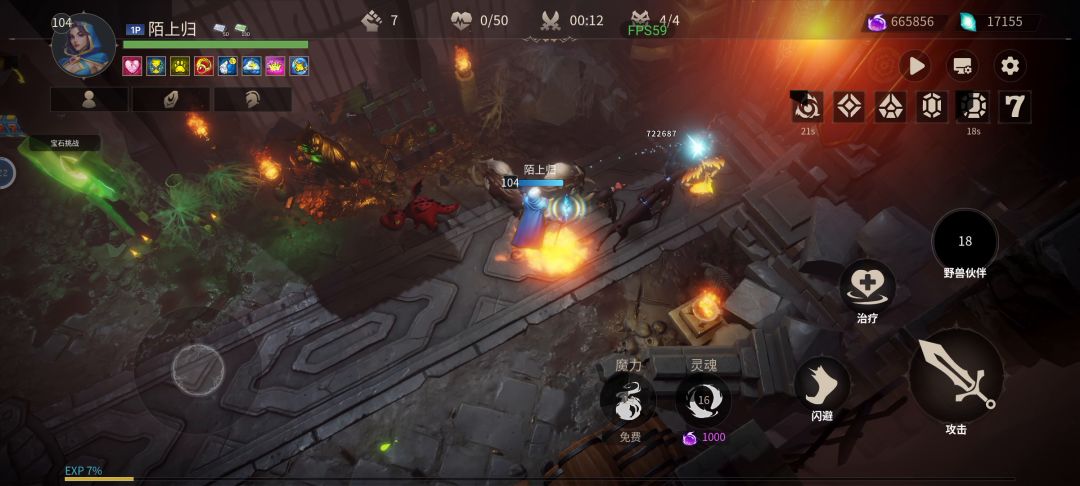Use the Soul (灵魂) ability costing 1000
This screenshot has width=1080, height=486.
click(703, 400)
